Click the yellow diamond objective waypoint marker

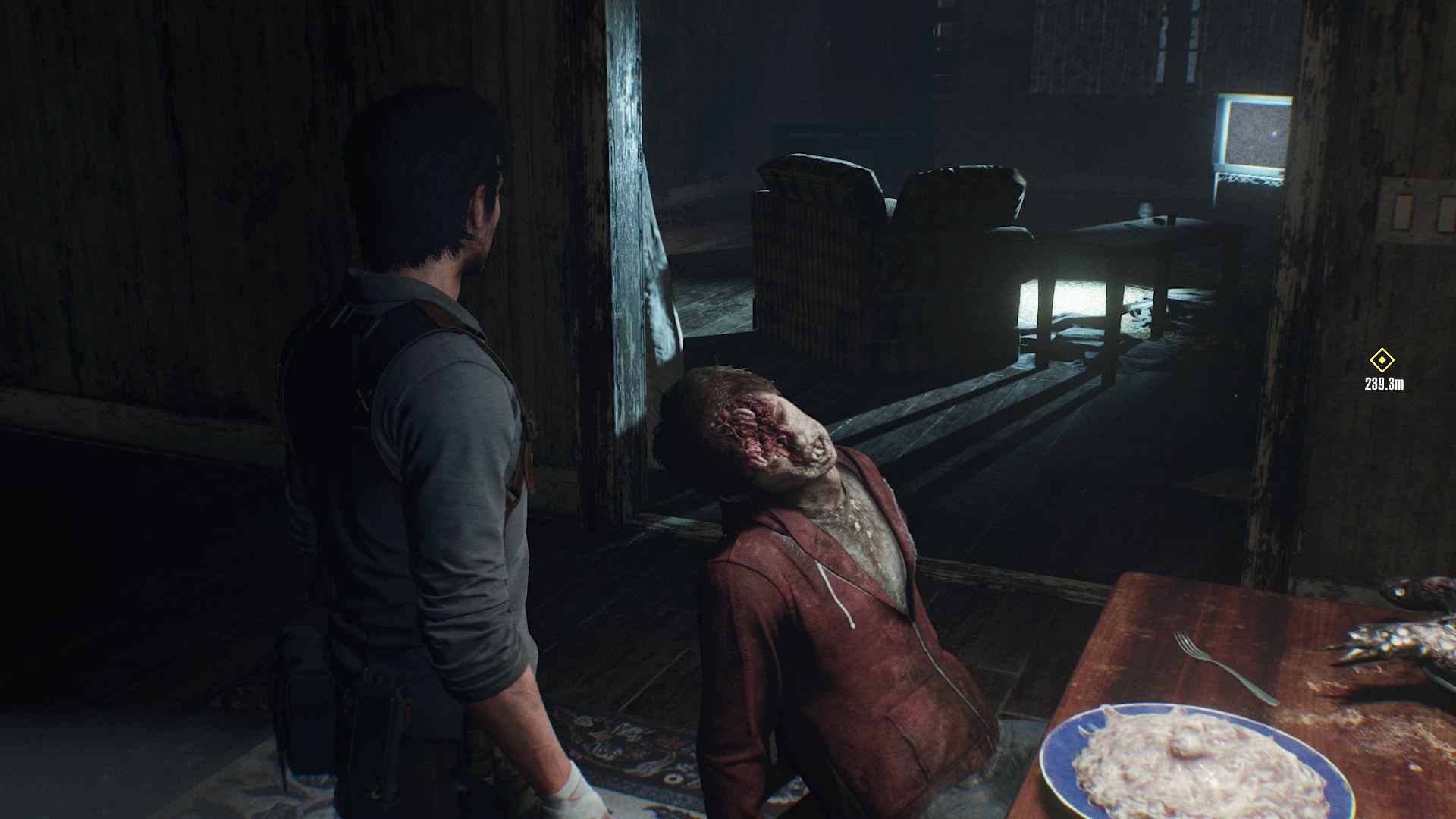pyautogui.click(x=1382, y=360)
